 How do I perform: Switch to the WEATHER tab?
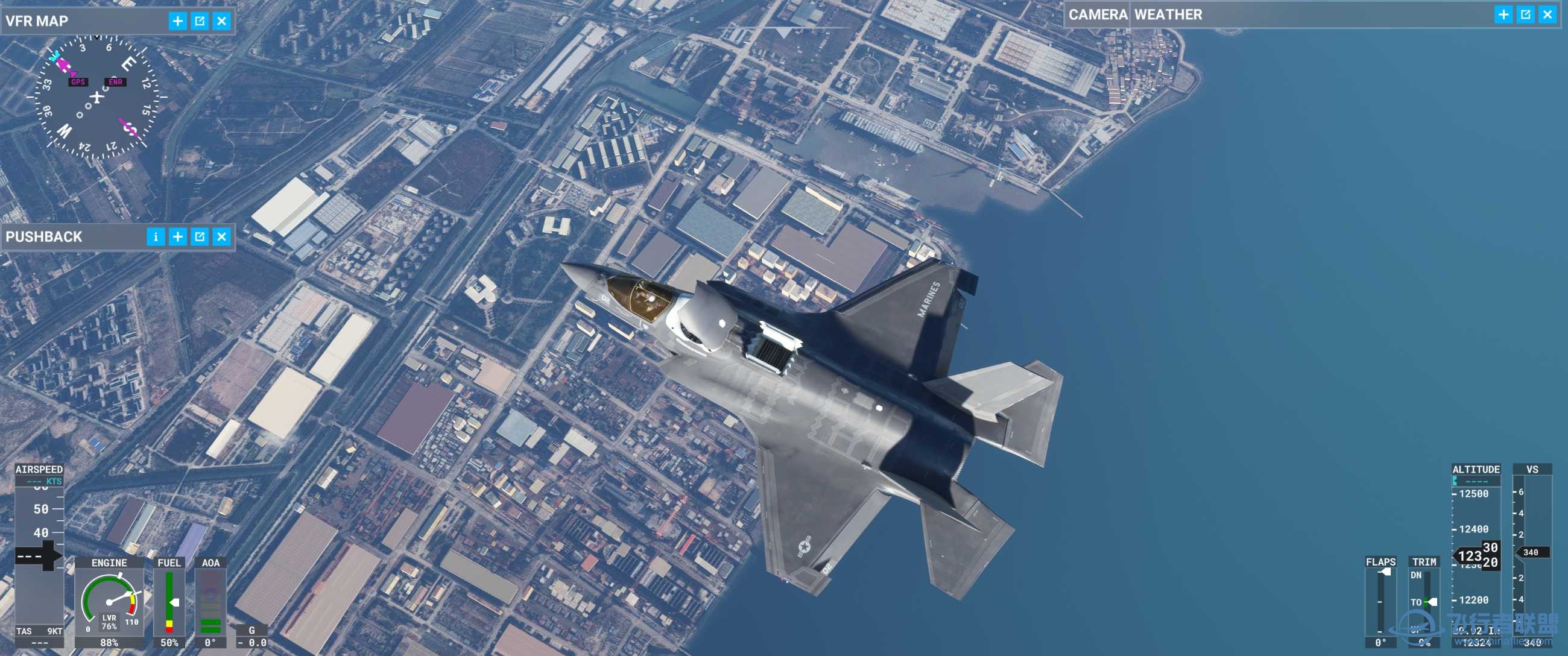tap(1168, 14)
